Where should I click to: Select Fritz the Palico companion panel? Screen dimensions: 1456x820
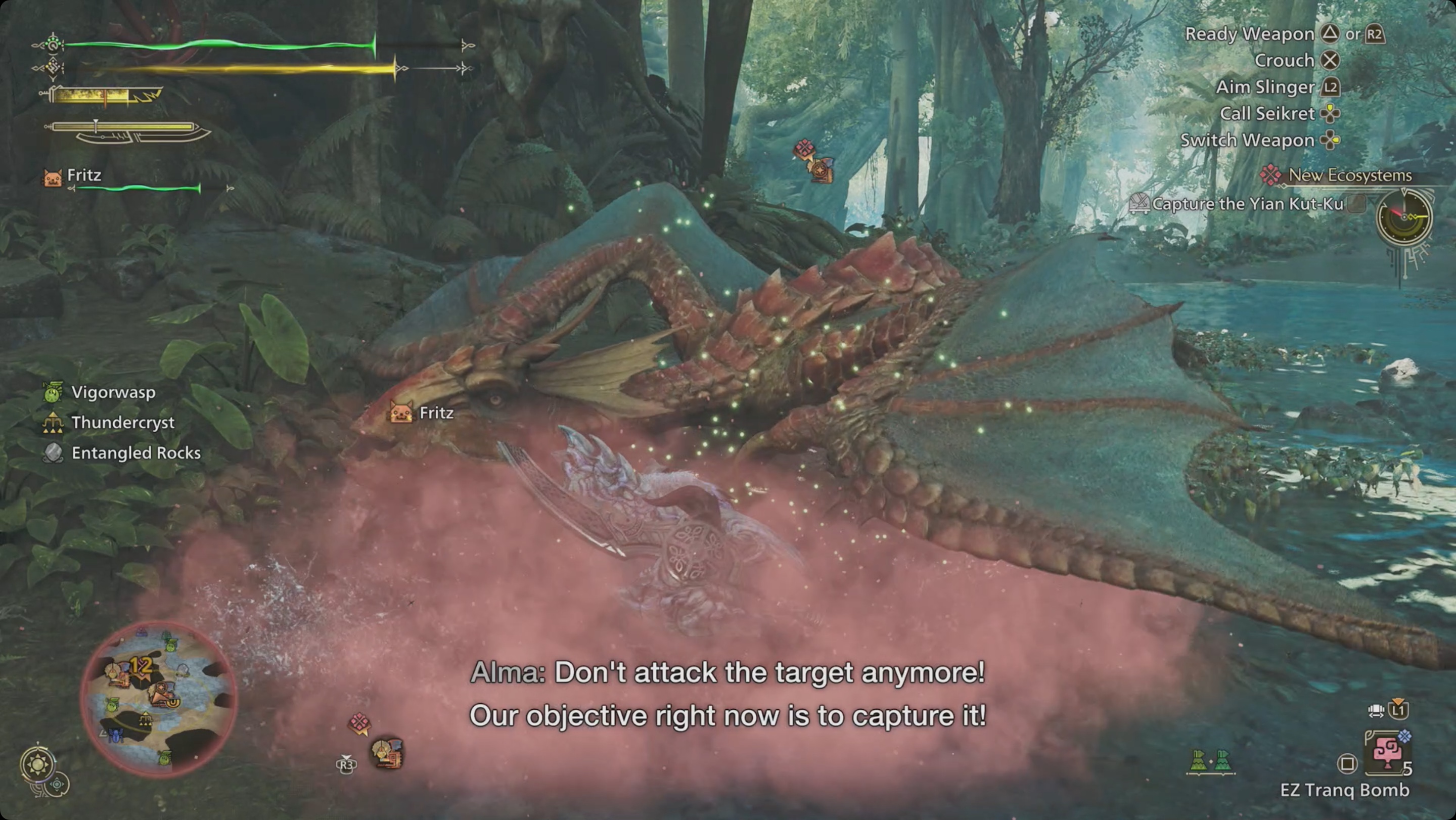pyautogui.click(x=83, y=176)
